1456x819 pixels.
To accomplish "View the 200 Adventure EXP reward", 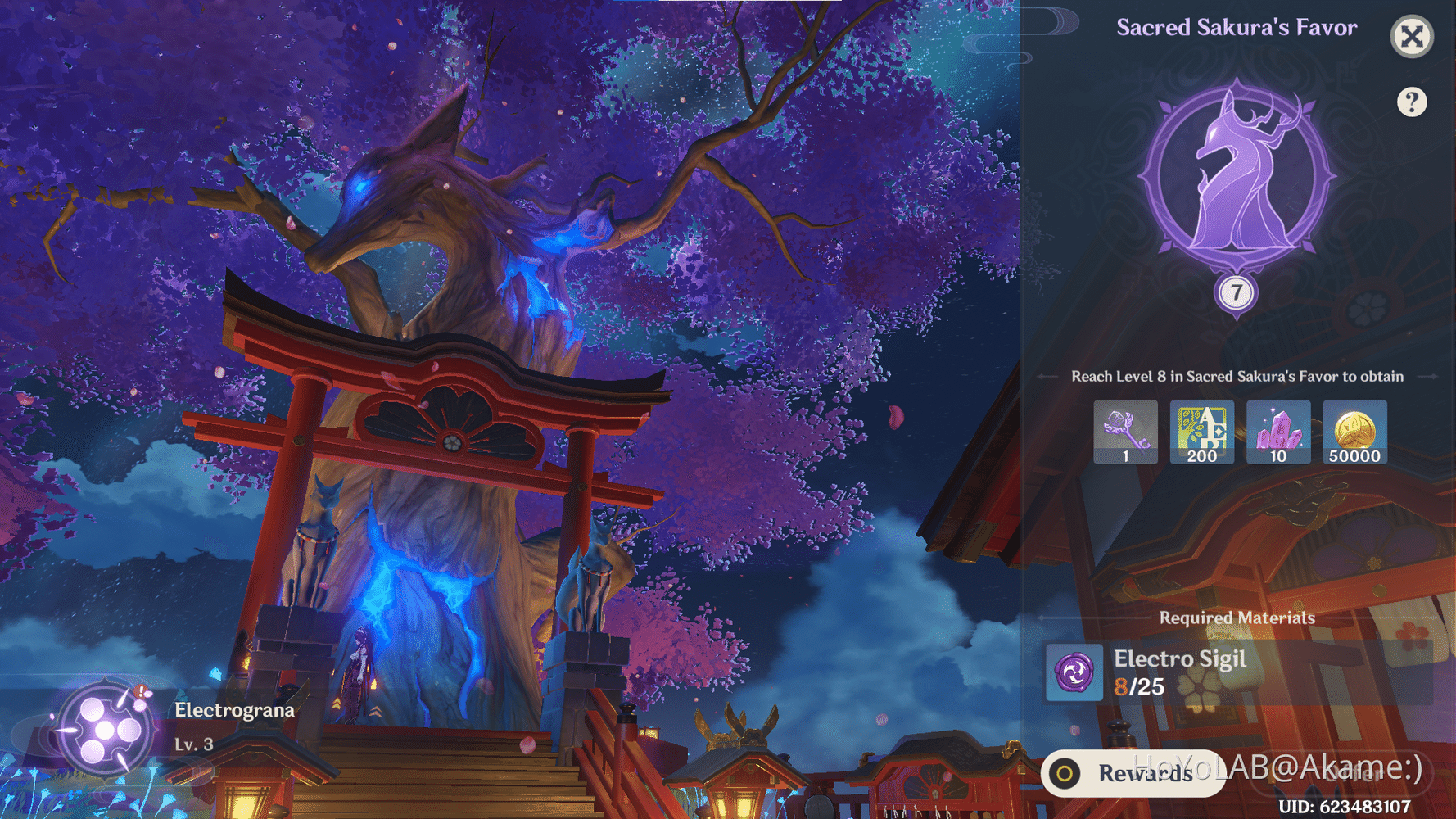I will pos(1201,432).
